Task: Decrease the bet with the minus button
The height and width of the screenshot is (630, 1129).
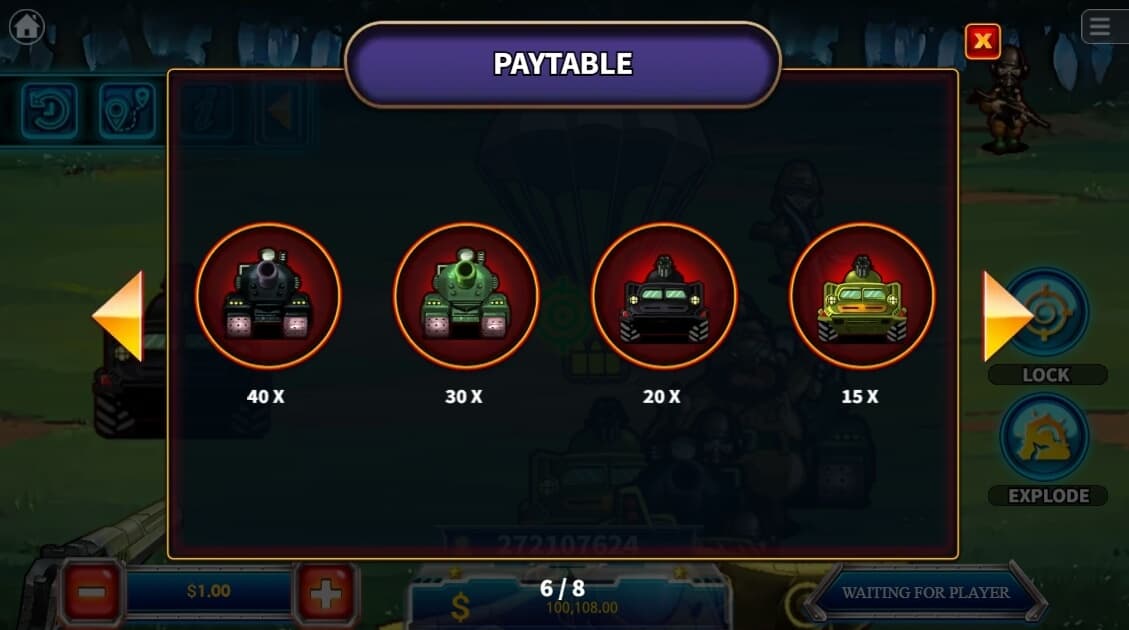Action: (92, 593)
